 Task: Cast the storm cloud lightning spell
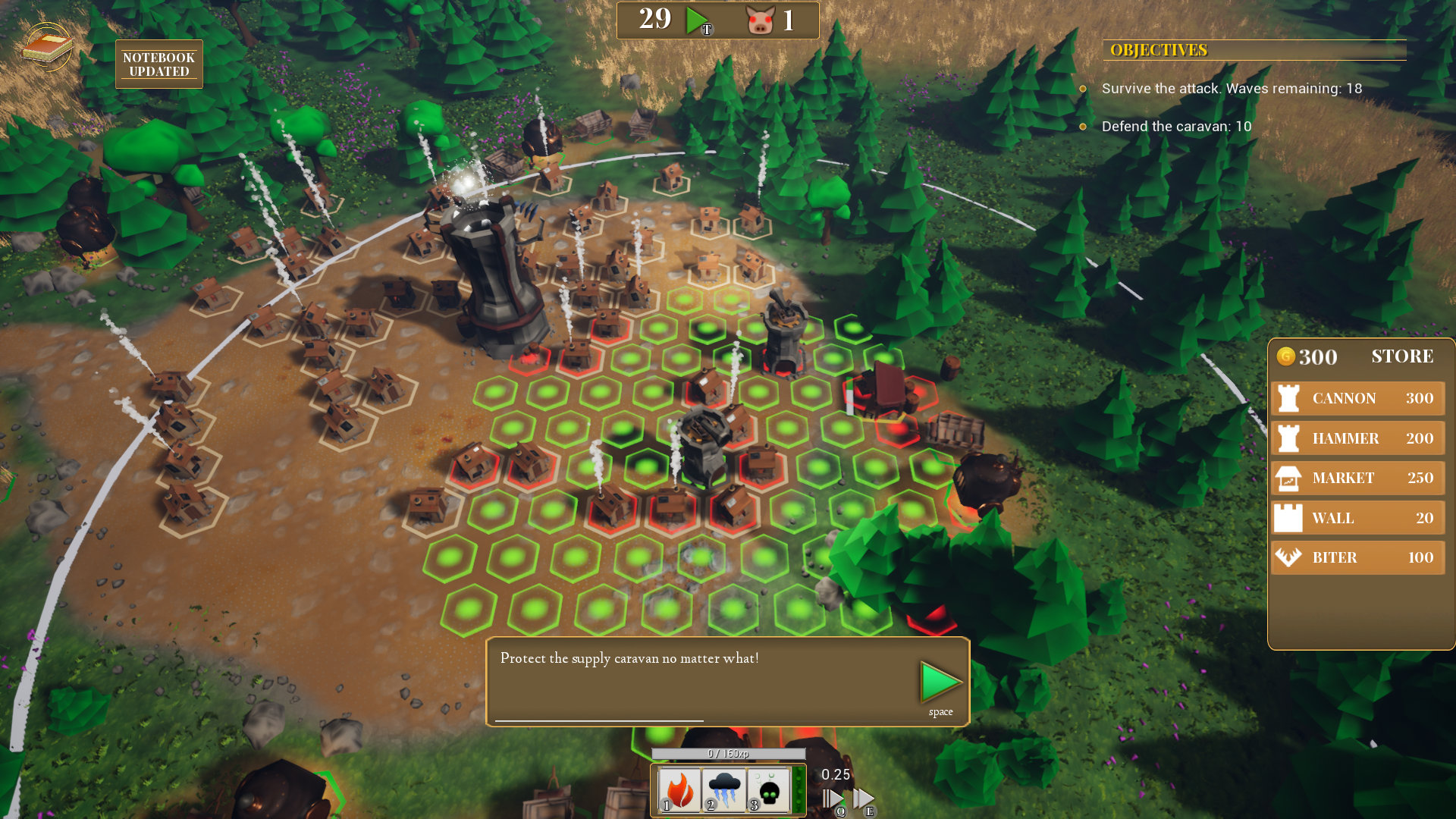pos(723,790)
